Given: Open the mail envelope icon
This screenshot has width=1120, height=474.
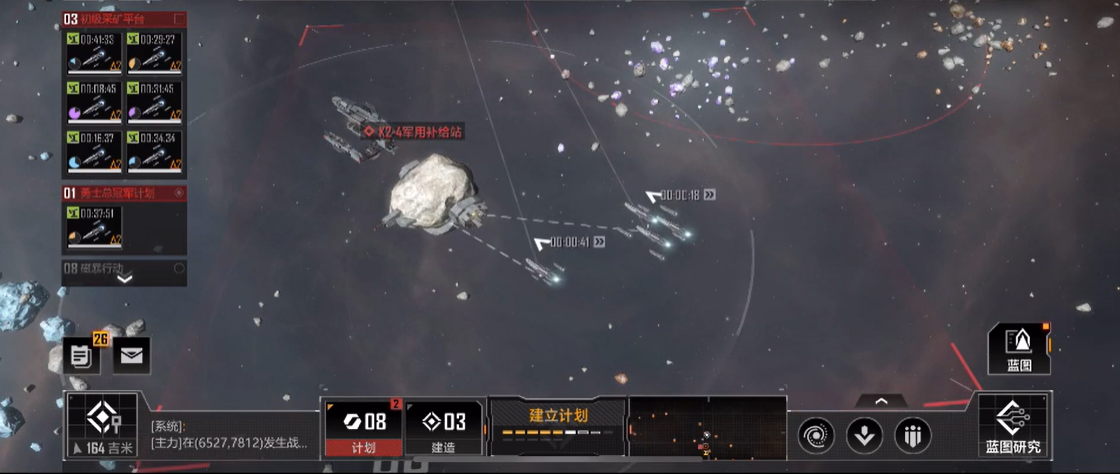Looking at the screenshot, I should click(x=131, y=354).
